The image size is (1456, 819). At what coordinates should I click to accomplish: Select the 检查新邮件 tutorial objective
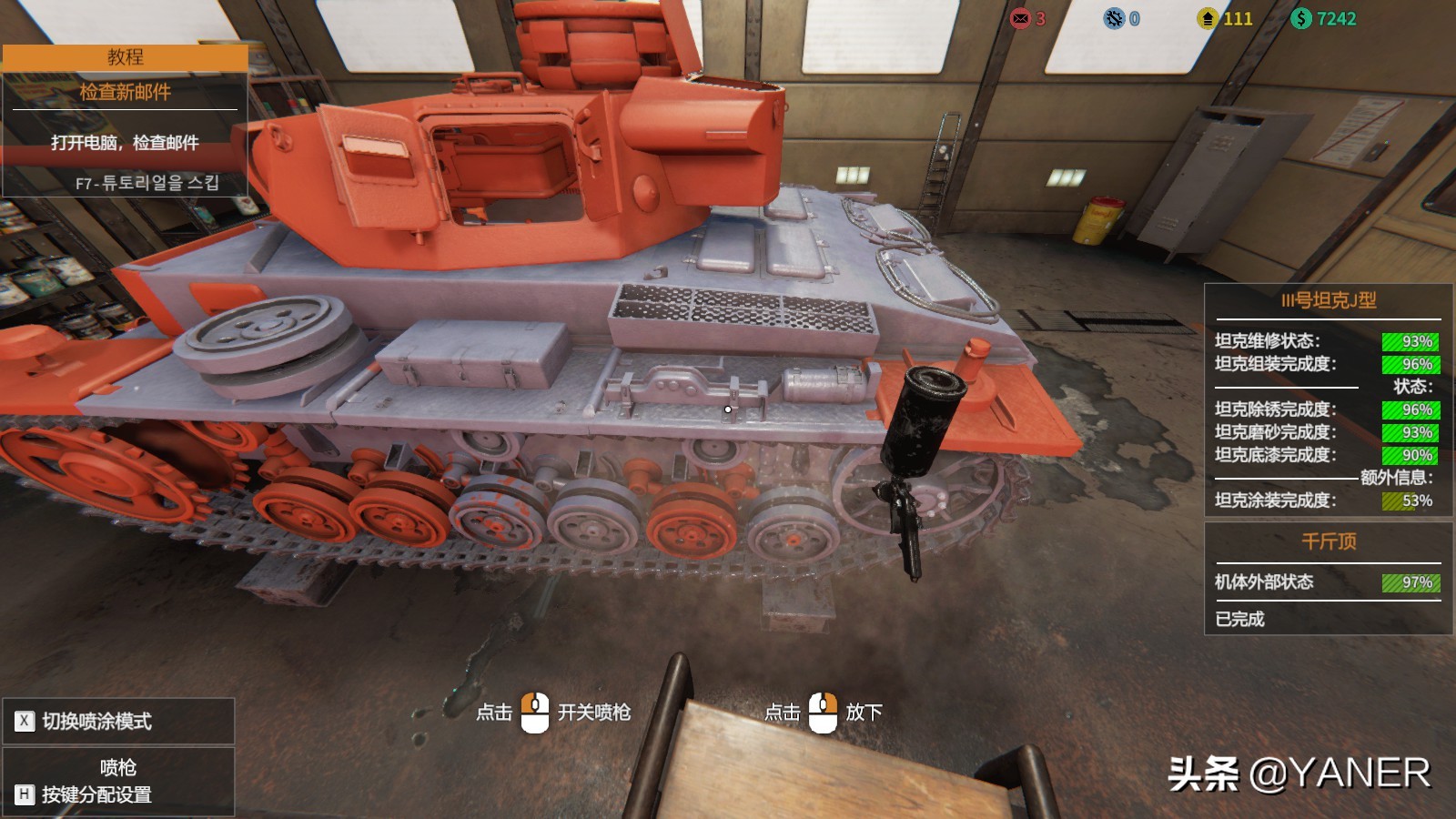click(125, 92)
